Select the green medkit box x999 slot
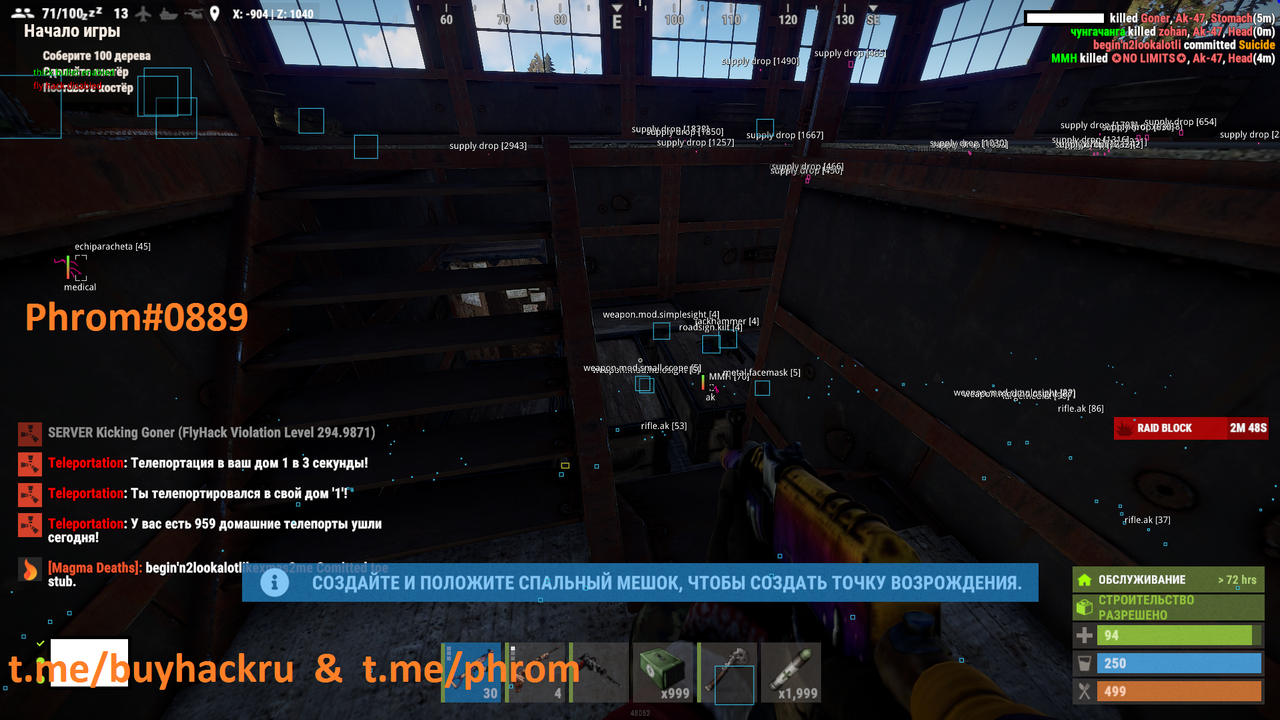This screenshot has height=720, width=1280. click(662, 673)
